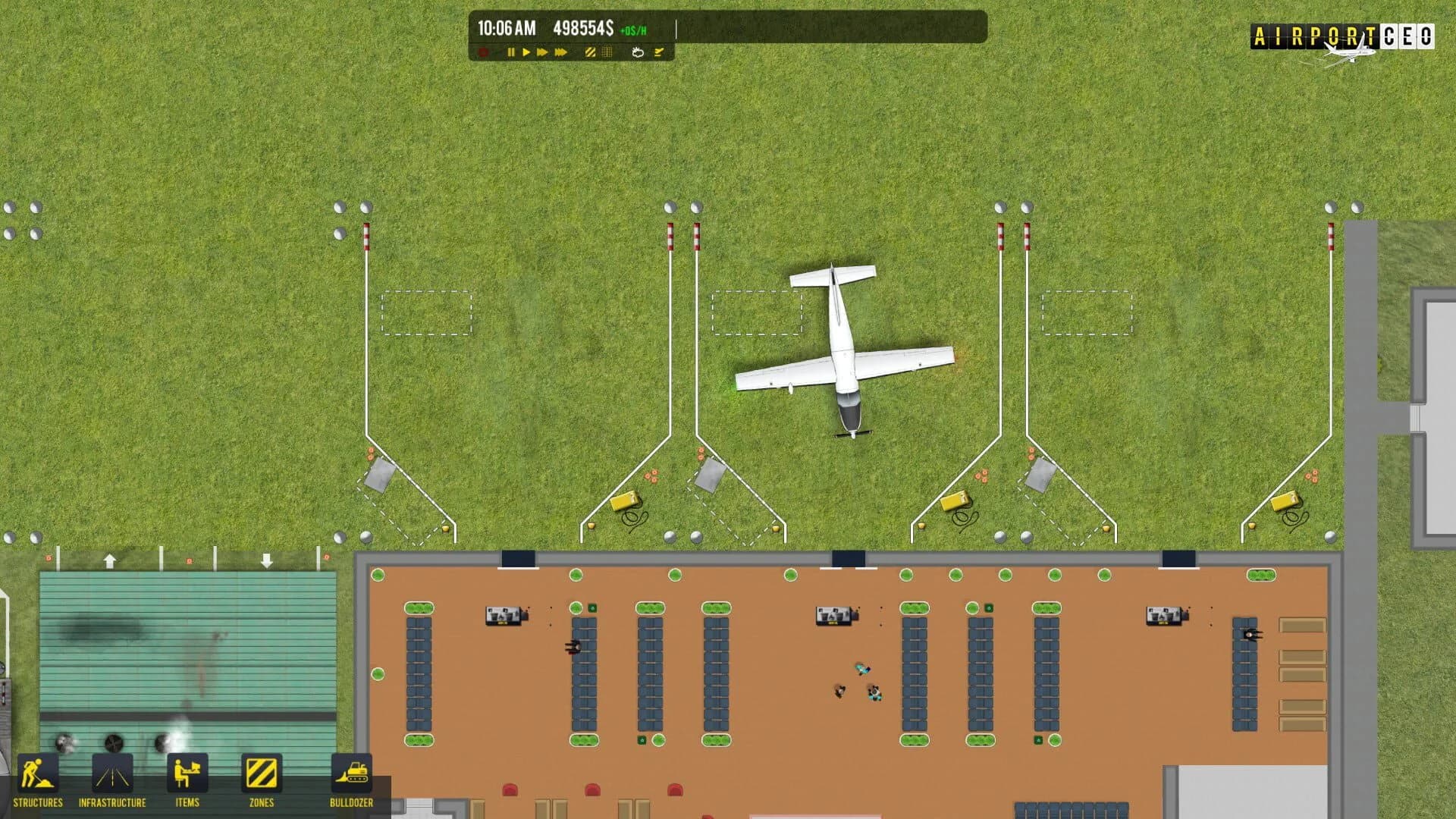Image resolution: width=1456 pixels, height=819 pixels.
Task: Open the weather panel via cloud icon
Action: (x=638, y=52)
